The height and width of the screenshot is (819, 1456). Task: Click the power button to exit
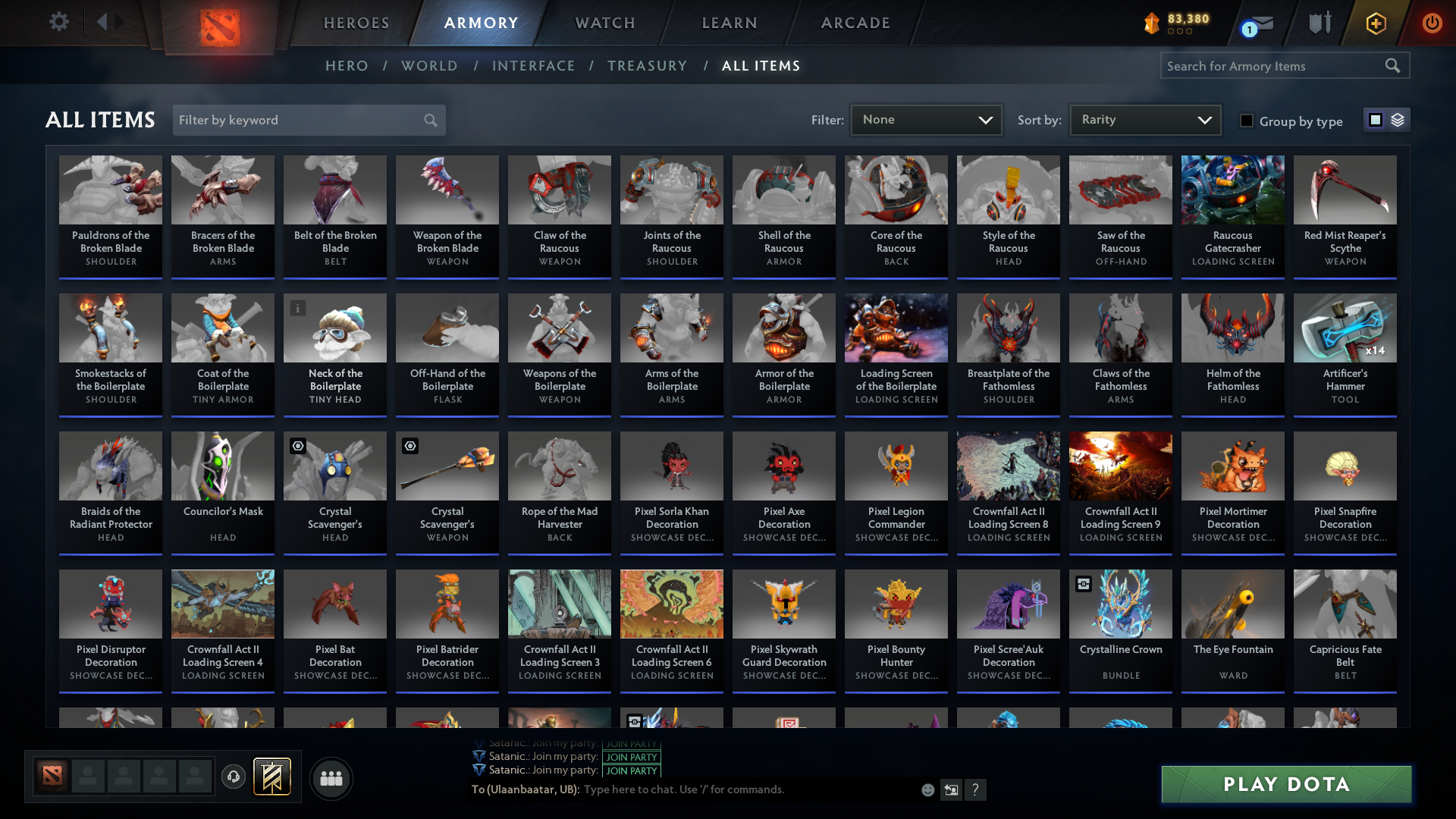point(1432,23)
